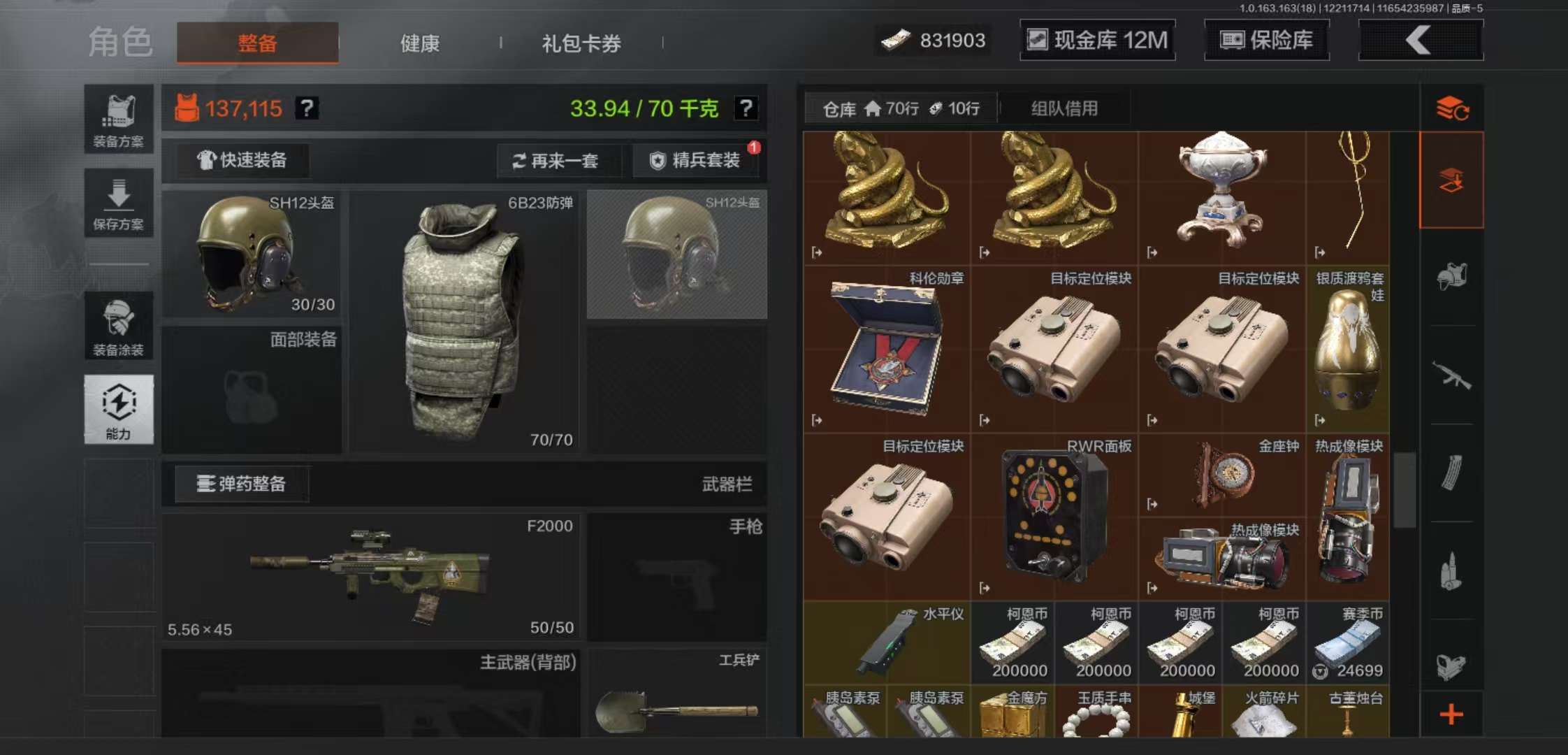Click the 保存方案 download icon
This screenshot has height=755, width=1568.
click(119, 203)
